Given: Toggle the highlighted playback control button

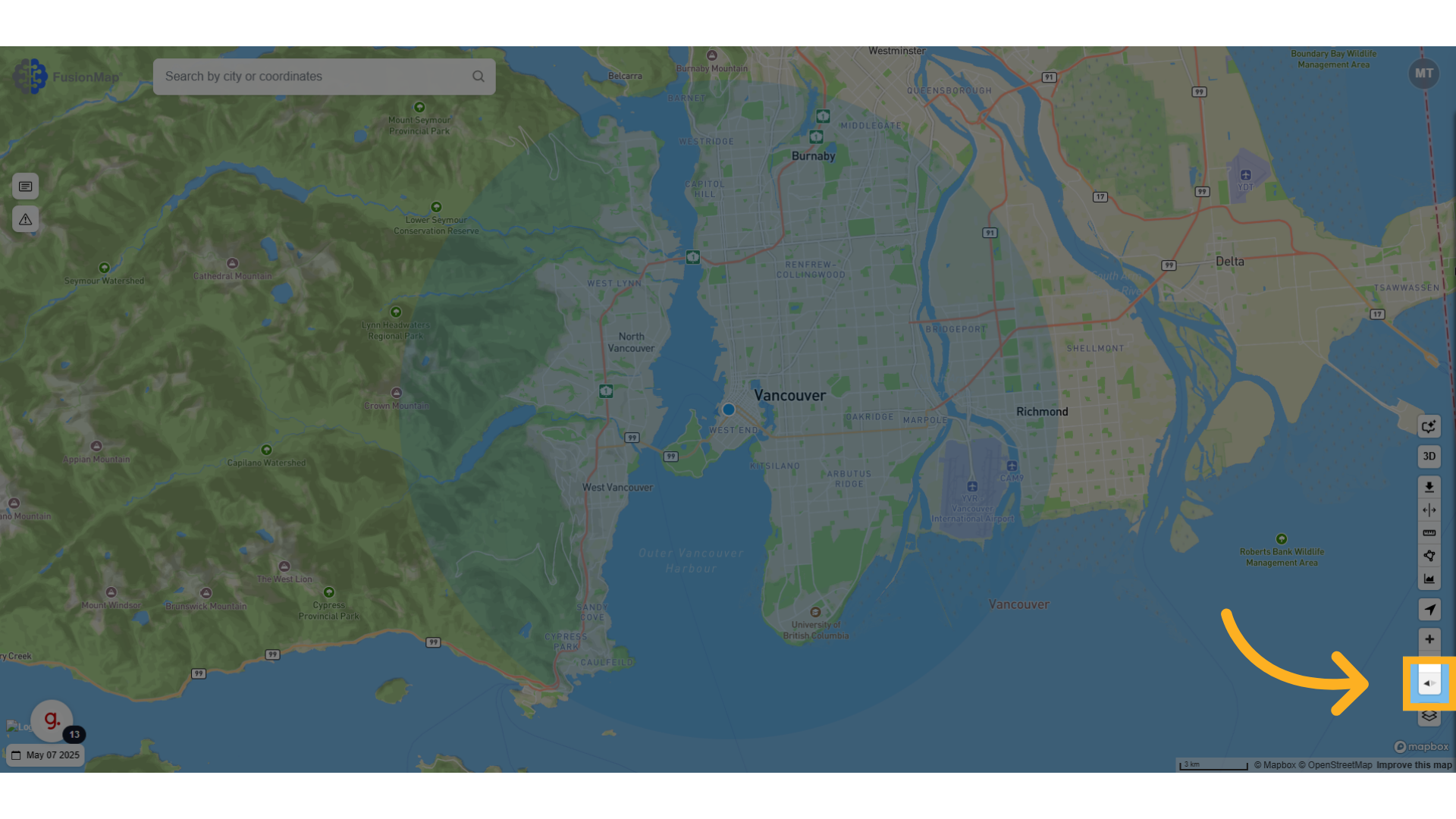Looking at the screenshot, I should pos(1429,682).
